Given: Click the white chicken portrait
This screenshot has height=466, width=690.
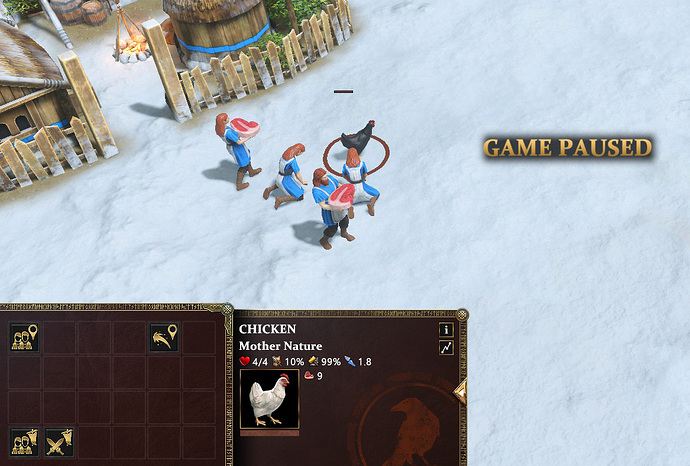Looking at the screenshot, I should [269, 399].
